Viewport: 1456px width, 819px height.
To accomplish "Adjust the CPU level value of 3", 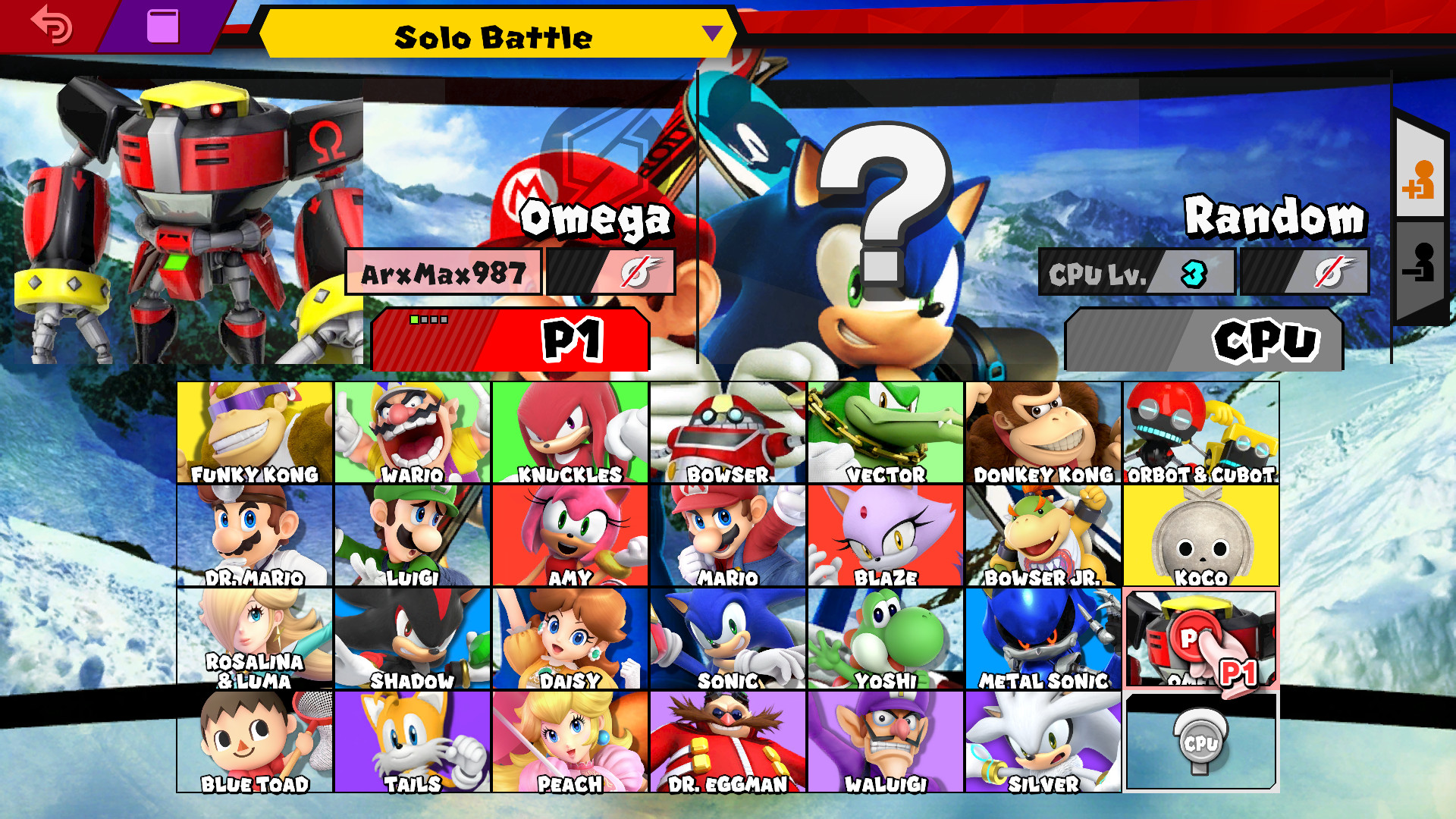I will click(x=1195, y=275).
